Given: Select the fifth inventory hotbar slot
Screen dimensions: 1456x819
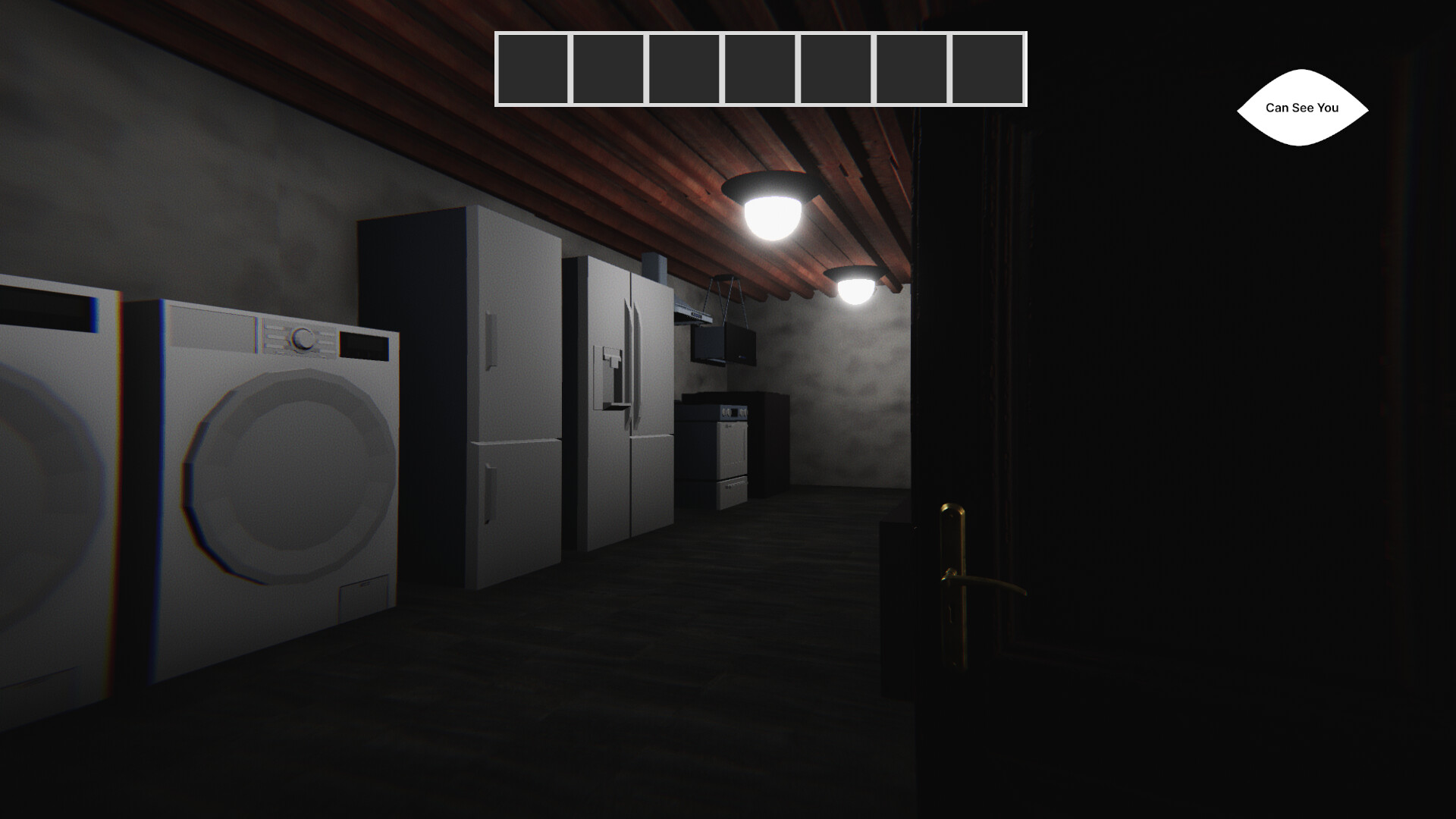Looking at the screenshot, I should tap(836, 68).
